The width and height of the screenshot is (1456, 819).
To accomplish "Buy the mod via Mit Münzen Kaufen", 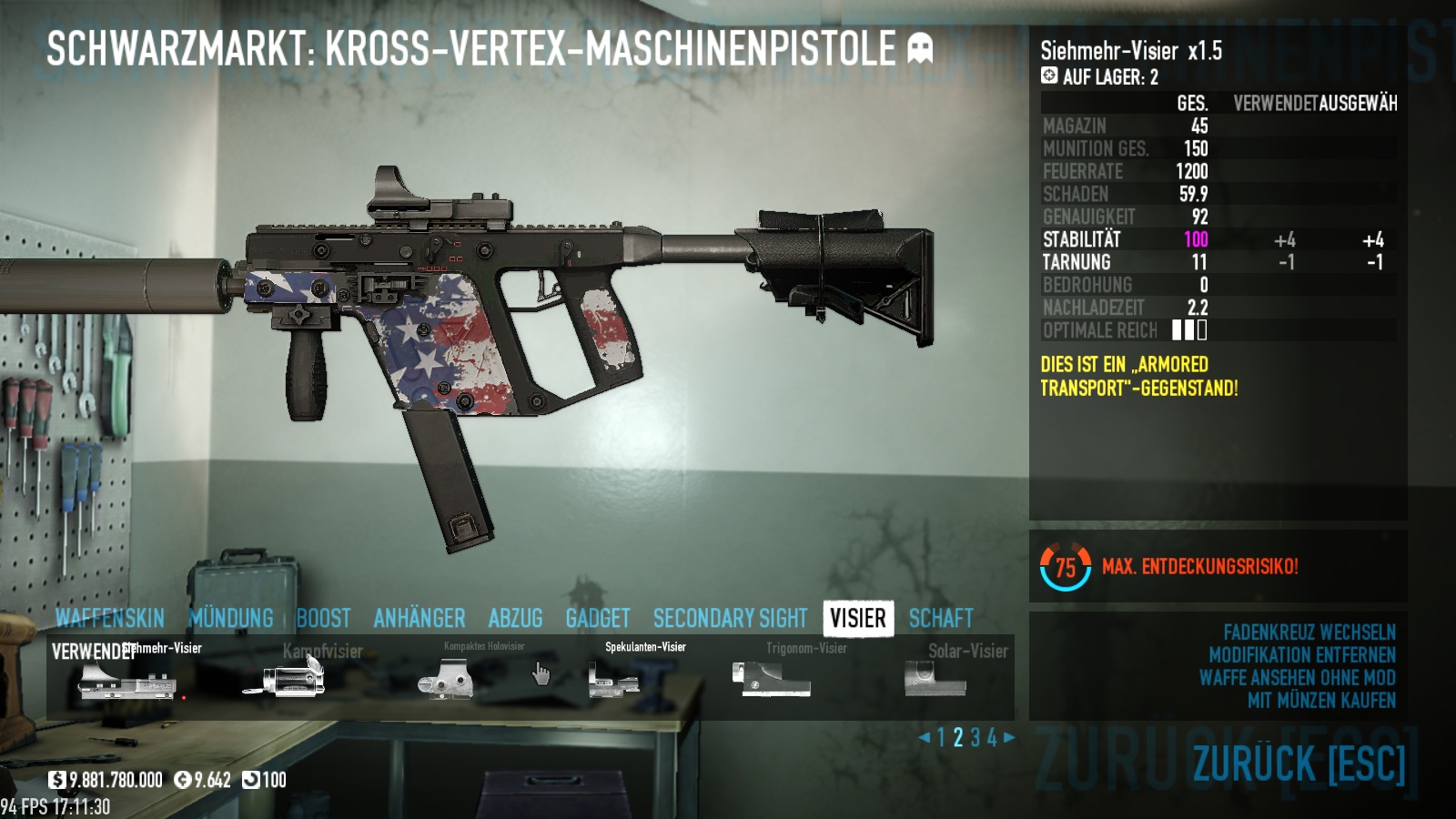I will [1321, 701].
